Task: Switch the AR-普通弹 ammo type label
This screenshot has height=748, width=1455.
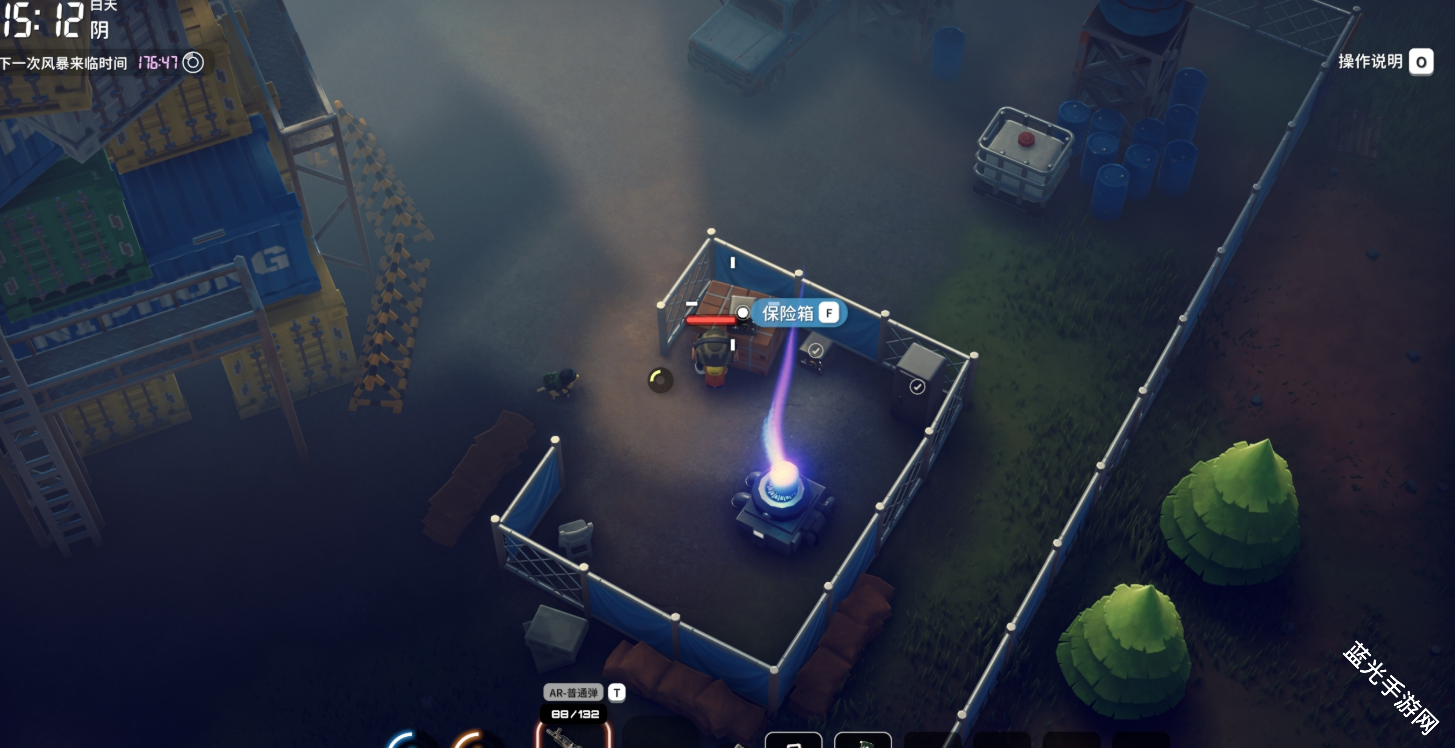Action: pos(574,692)
